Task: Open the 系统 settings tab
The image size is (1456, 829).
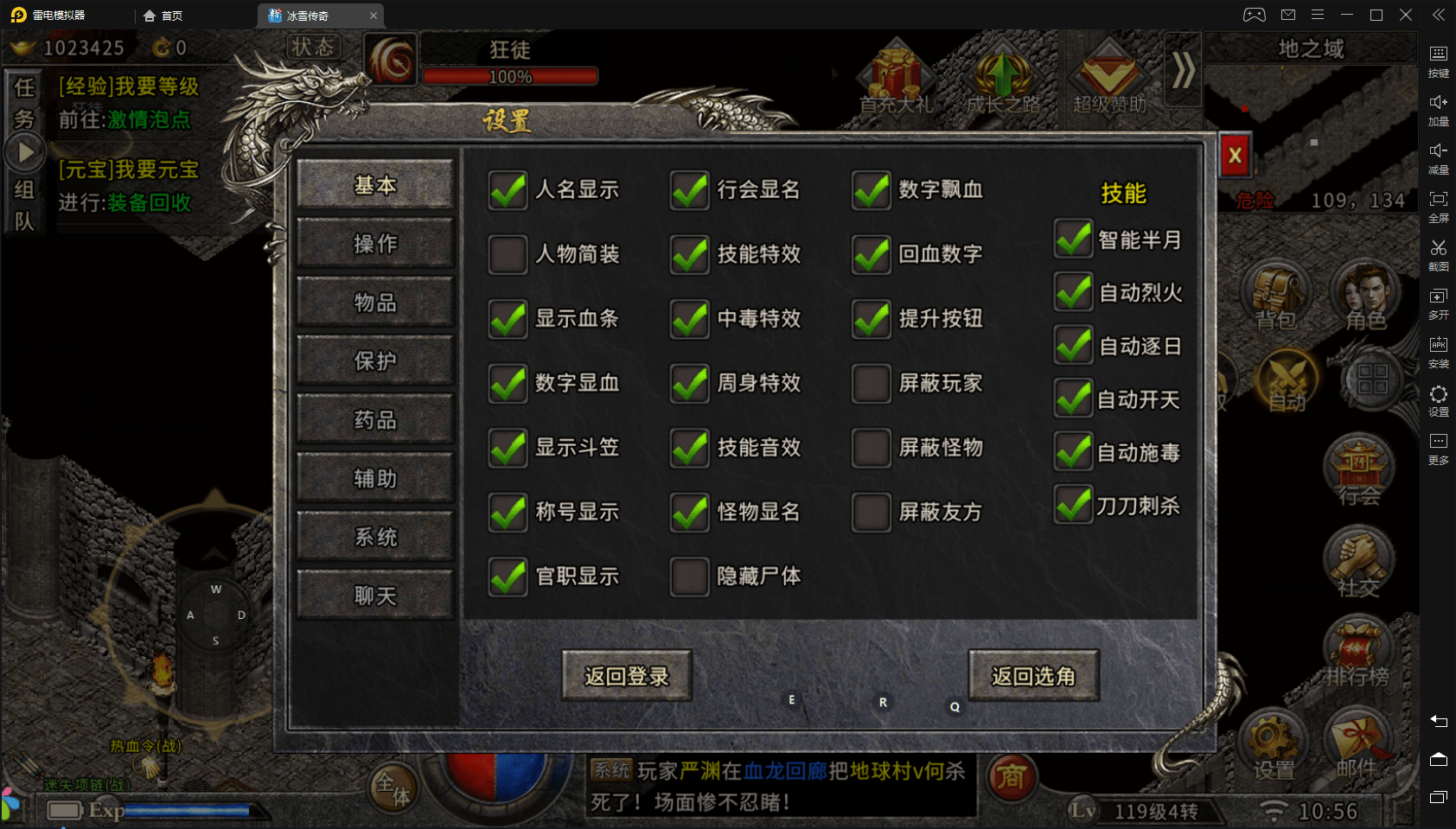Action: coord(375,537)
